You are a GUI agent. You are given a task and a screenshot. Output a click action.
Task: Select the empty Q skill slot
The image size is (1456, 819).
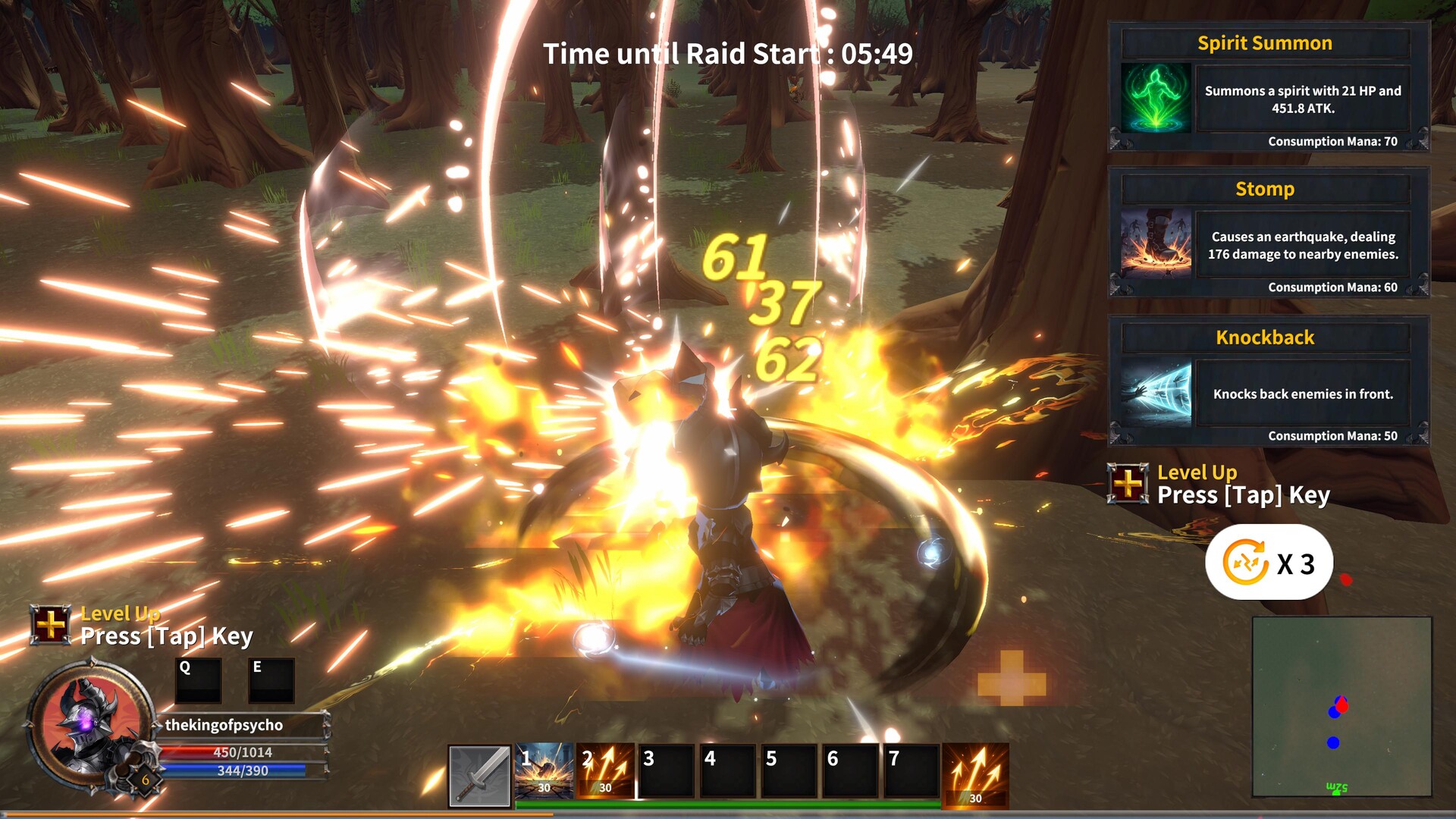coord(198,680)
